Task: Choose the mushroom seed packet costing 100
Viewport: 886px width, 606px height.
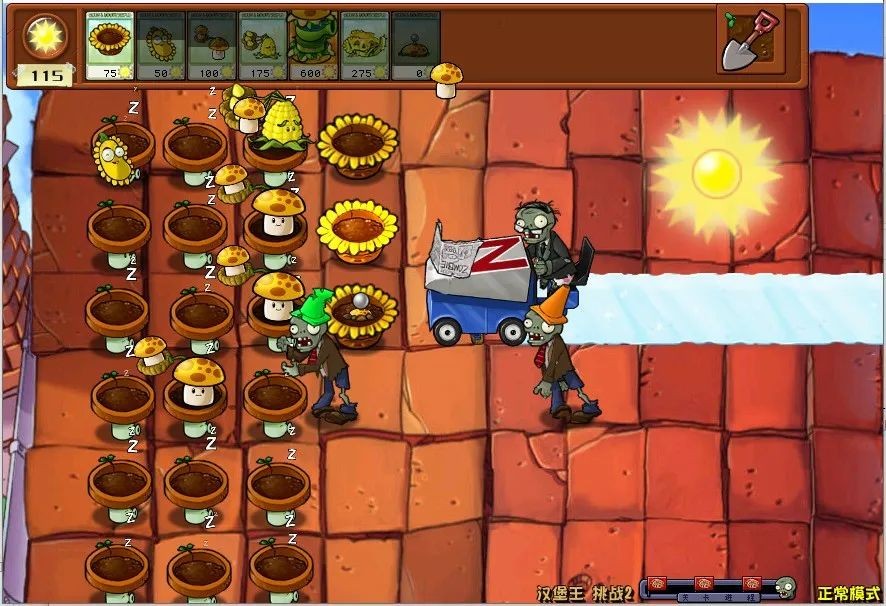Action: 212,46
